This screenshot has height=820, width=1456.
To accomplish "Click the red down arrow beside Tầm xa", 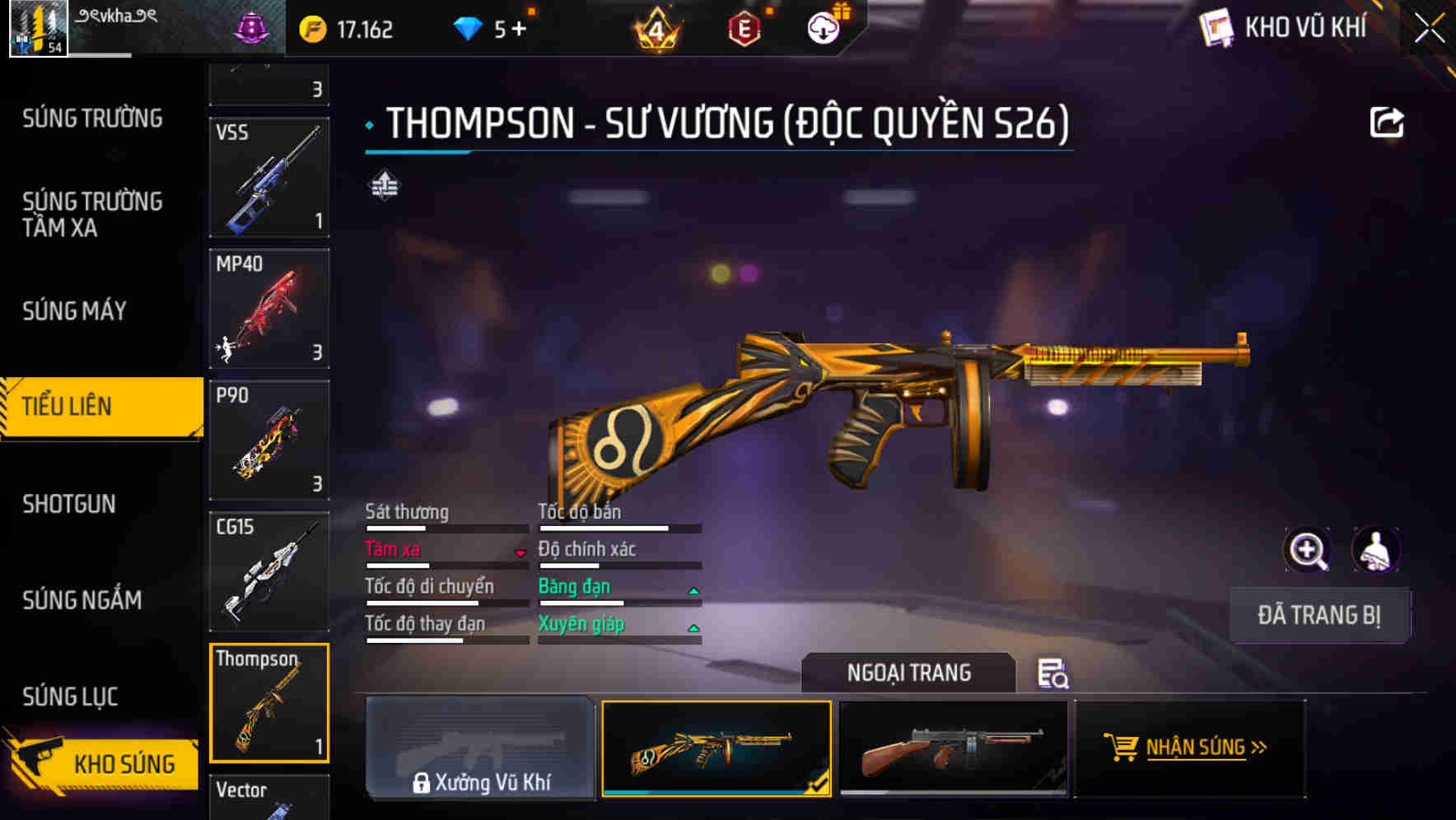I will tap(520, 553).
